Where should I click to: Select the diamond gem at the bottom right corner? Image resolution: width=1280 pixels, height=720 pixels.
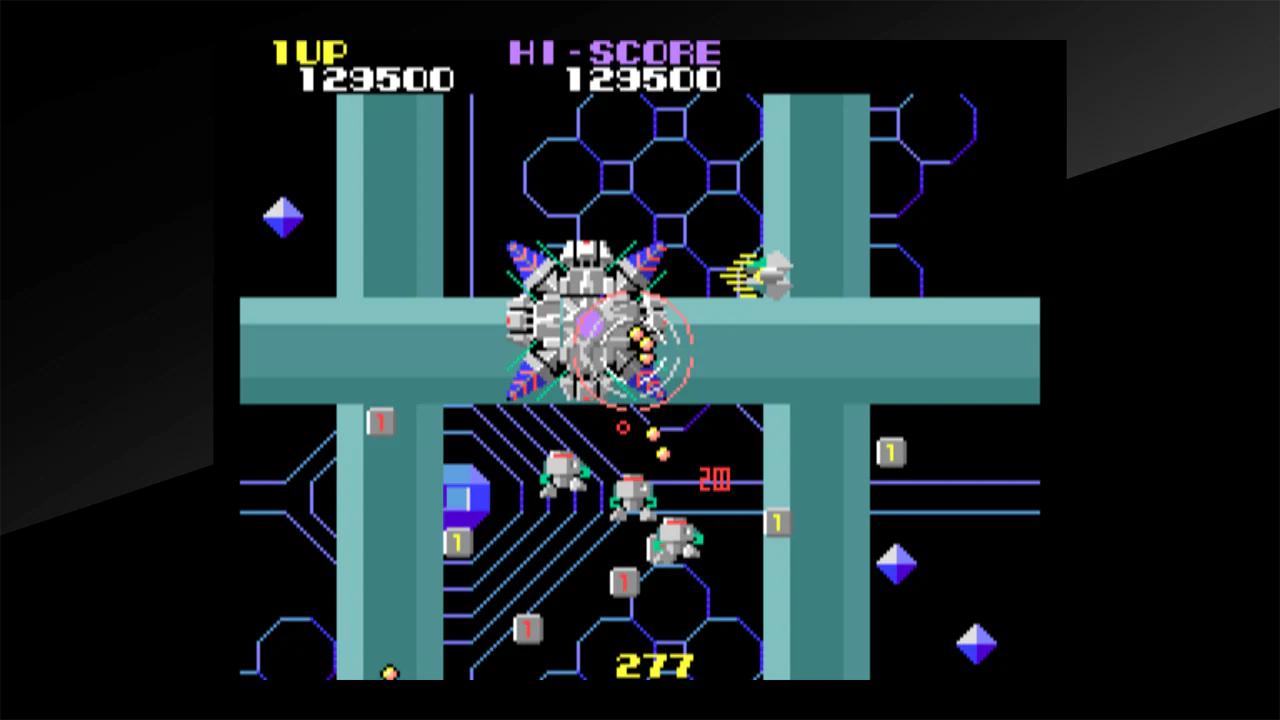click(975, 645)
